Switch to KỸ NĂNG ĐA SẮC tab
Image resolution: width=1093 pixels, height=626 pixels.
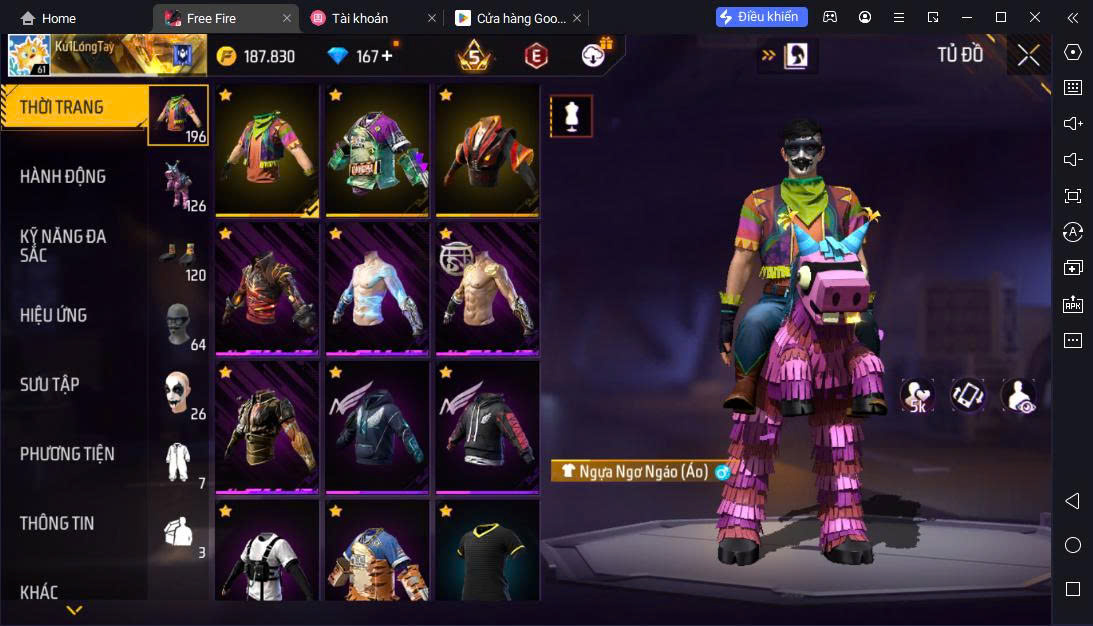[x=75, y=246]
